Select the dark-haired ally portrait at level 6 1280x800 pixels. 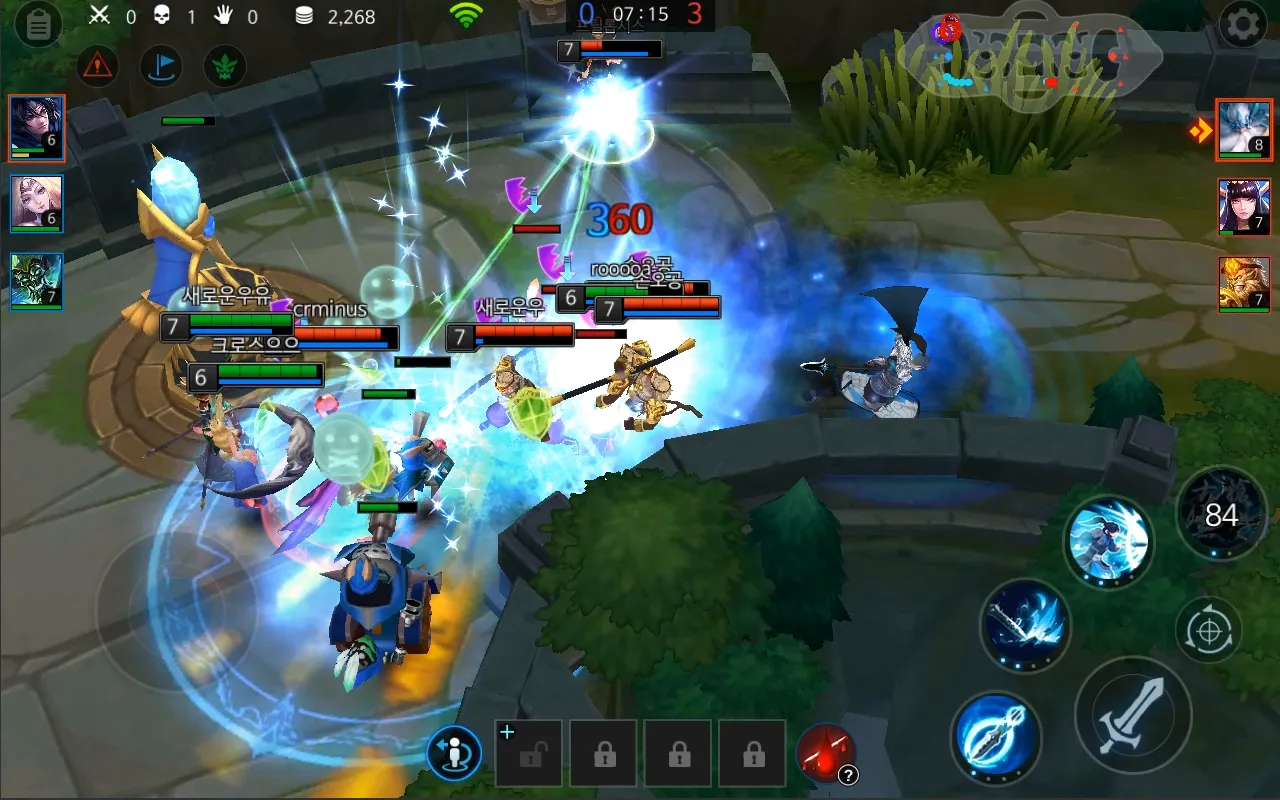point(37,128)
